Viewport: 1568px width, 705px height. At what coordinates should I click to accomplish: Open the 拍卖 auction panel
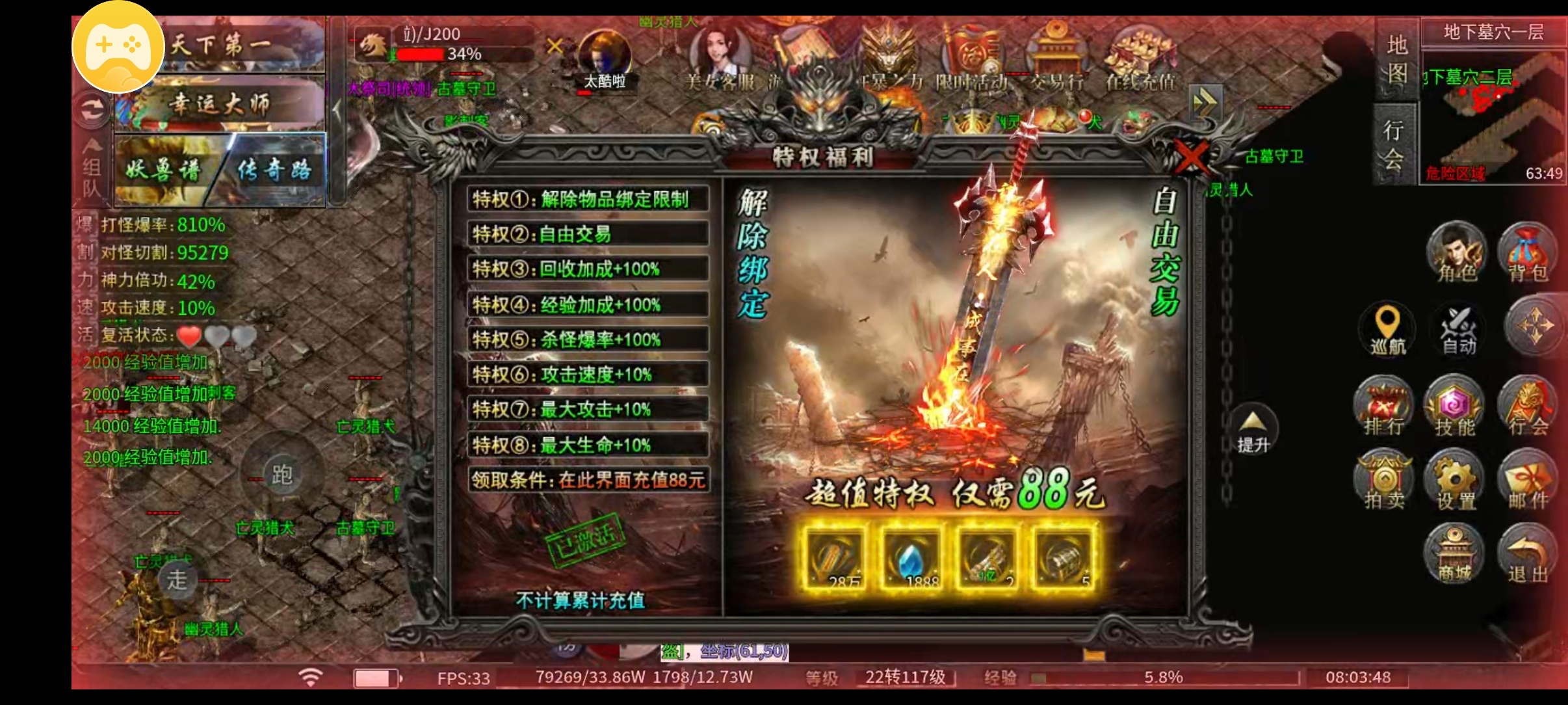pyautogui.click(x=1383, y=481)
